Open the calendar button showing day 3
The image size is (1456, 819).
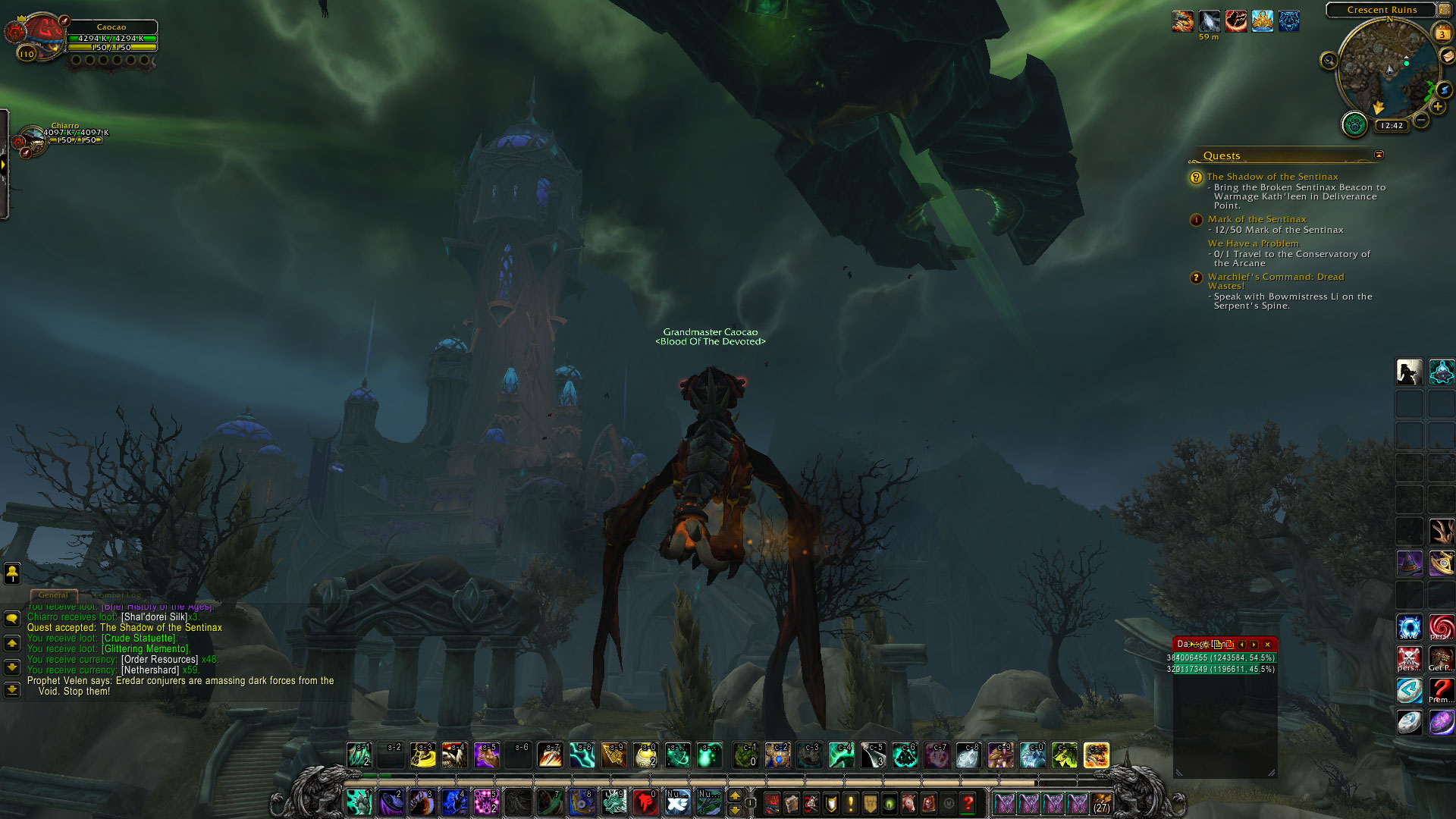click(x=1442, y=33)
